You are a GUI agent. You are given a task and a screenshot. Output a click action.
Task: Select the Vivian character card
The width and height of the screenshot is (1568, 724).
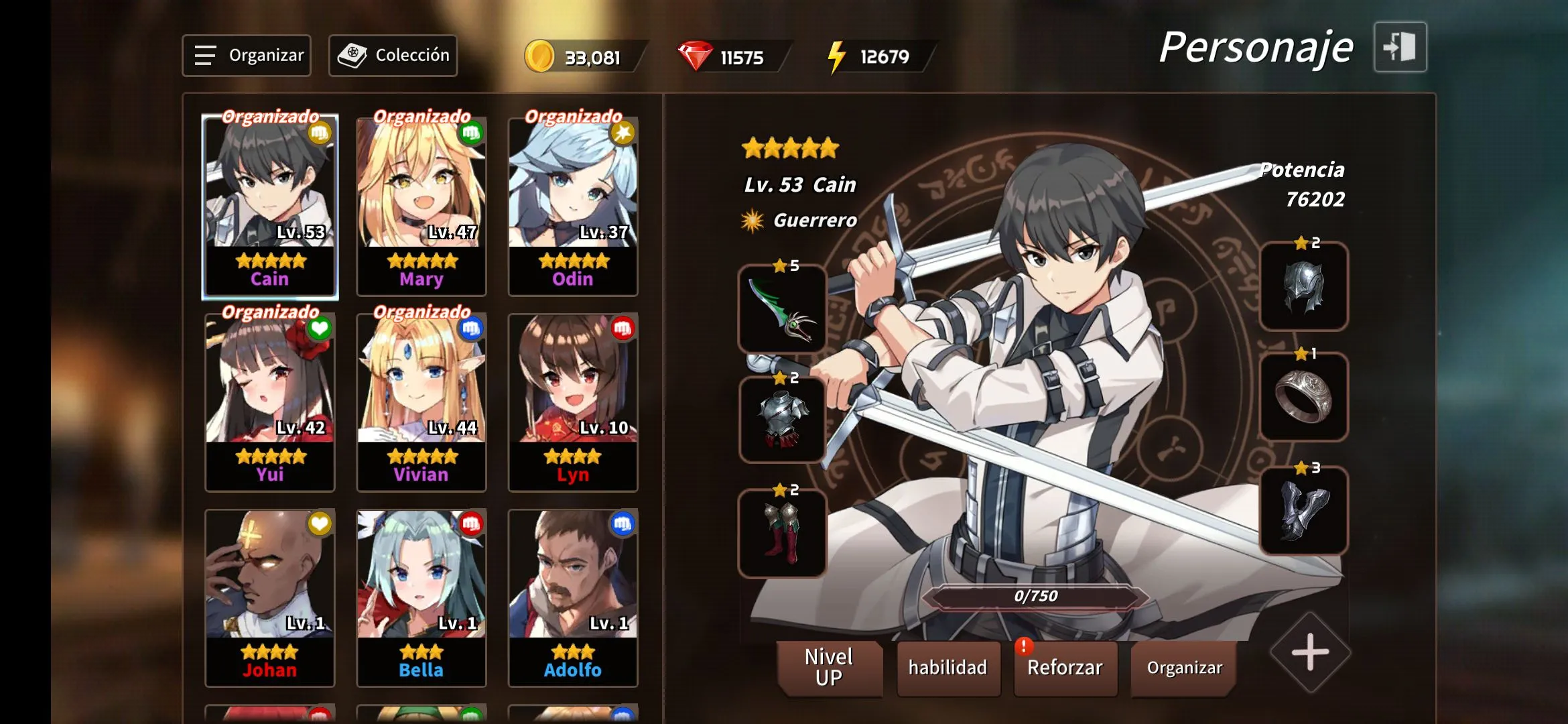[x=421, y=402]
